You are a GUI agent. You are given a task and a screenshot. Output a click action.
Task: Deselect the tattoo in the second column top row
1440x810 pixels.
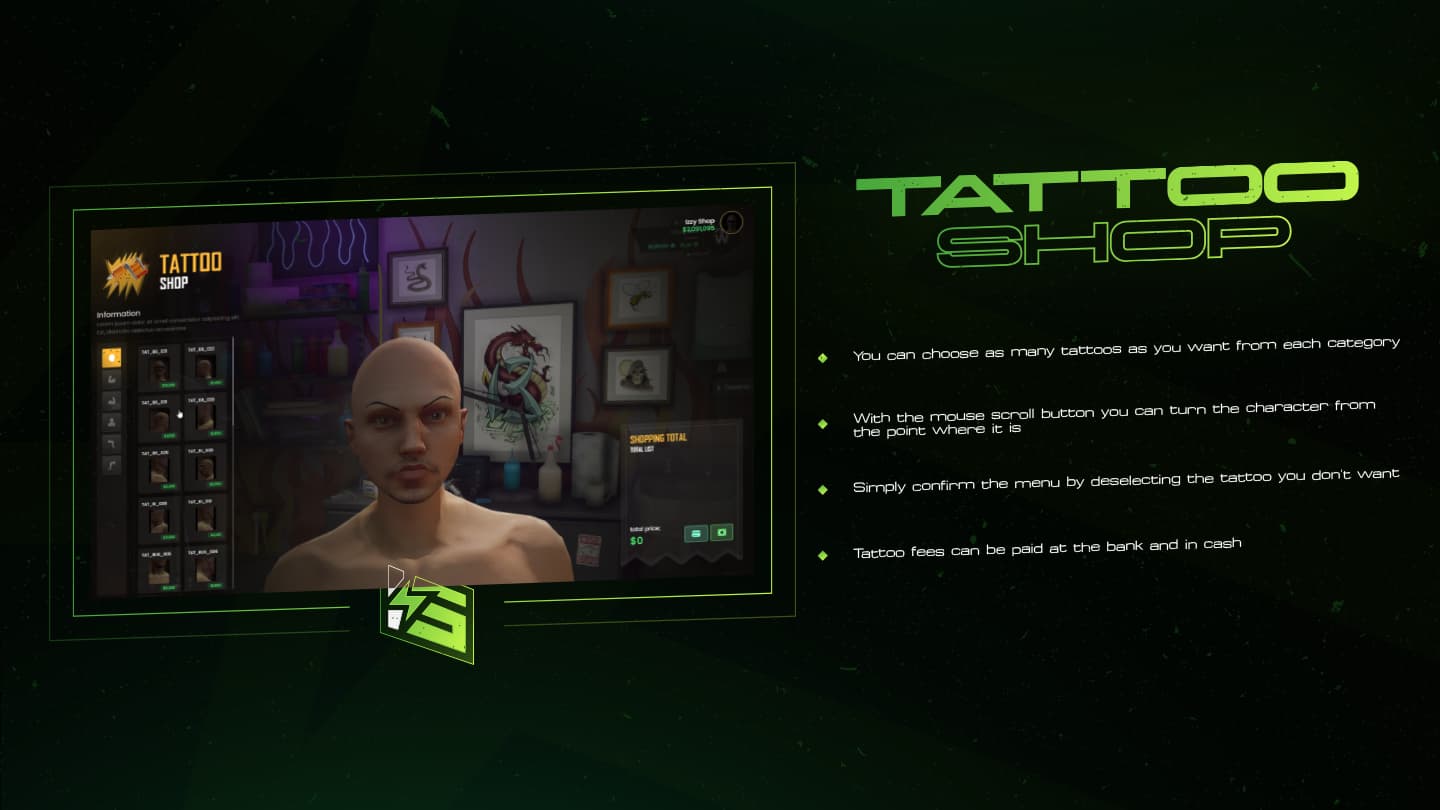click(x=205, y=369)
